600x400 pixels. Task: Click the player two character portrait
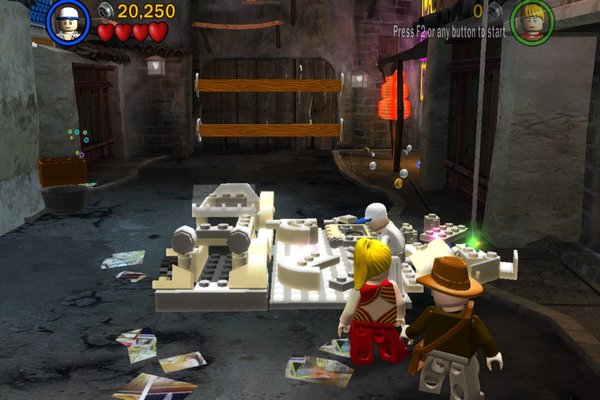pos(532,21)
